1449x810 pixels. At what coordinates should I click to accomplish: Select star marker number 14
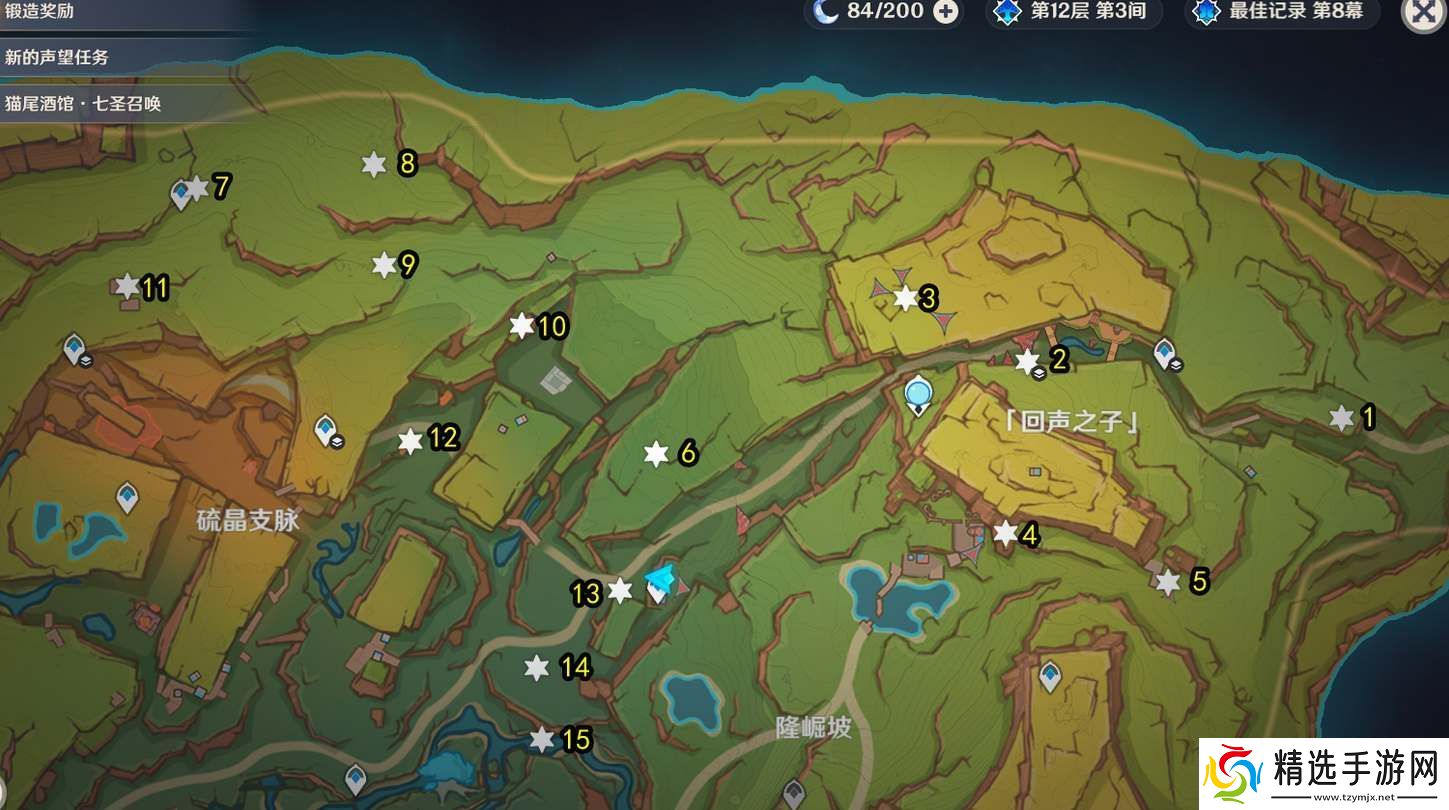click(537, 668)
